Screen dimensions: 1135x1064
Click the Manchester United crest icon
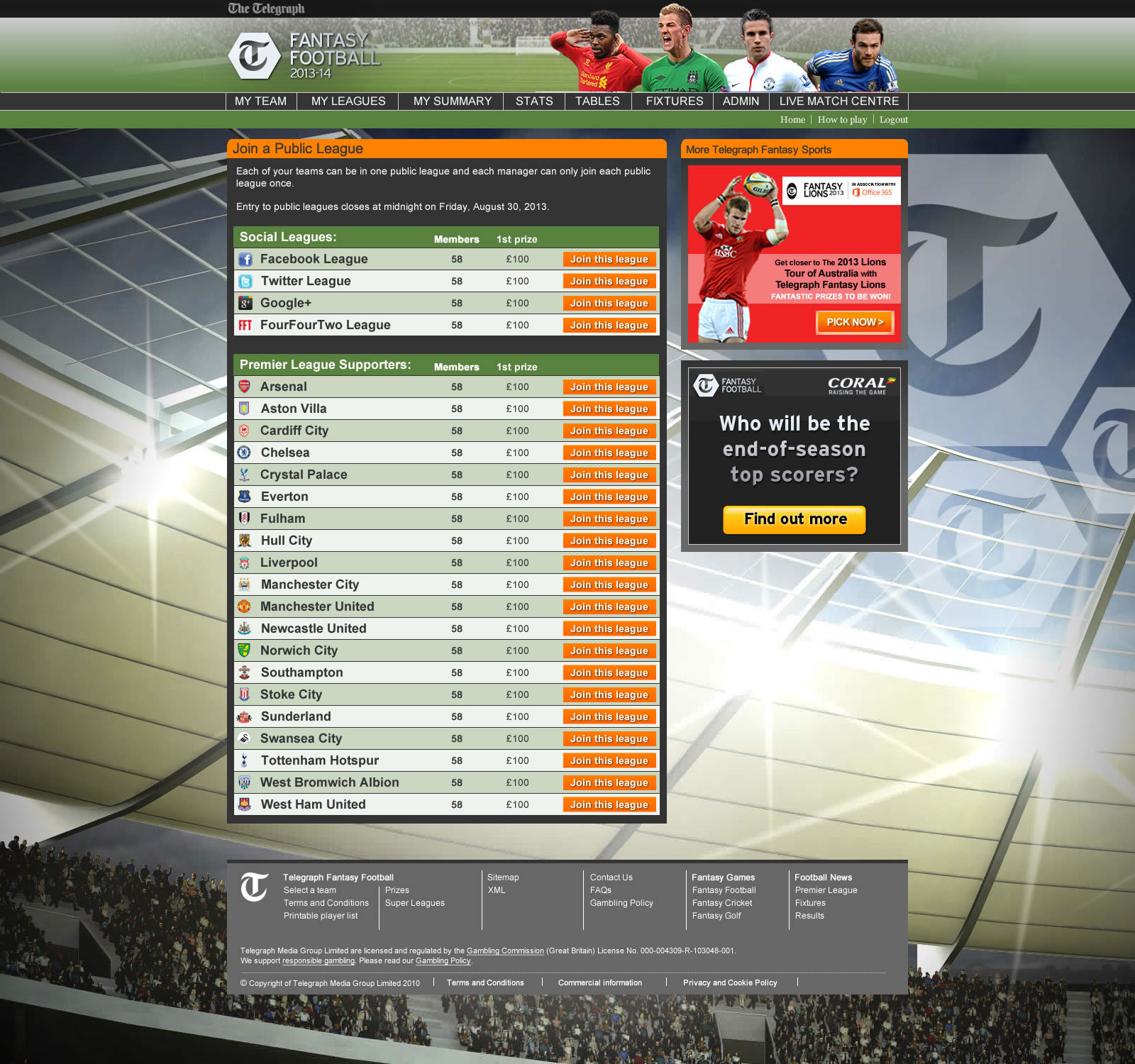245,606
